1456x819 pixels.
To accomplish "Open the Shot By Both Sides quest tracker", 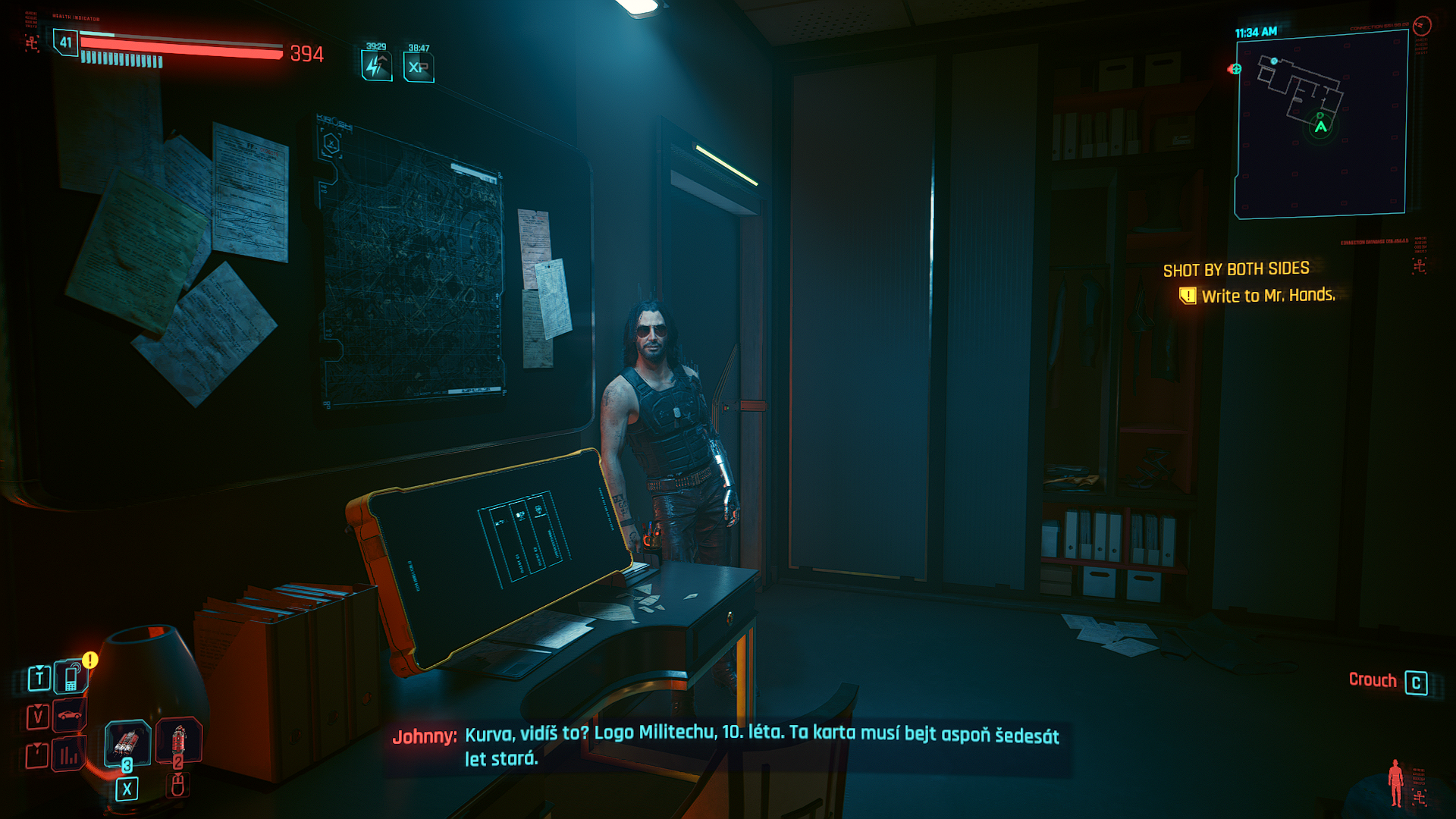I will (x=1236, y=269).
